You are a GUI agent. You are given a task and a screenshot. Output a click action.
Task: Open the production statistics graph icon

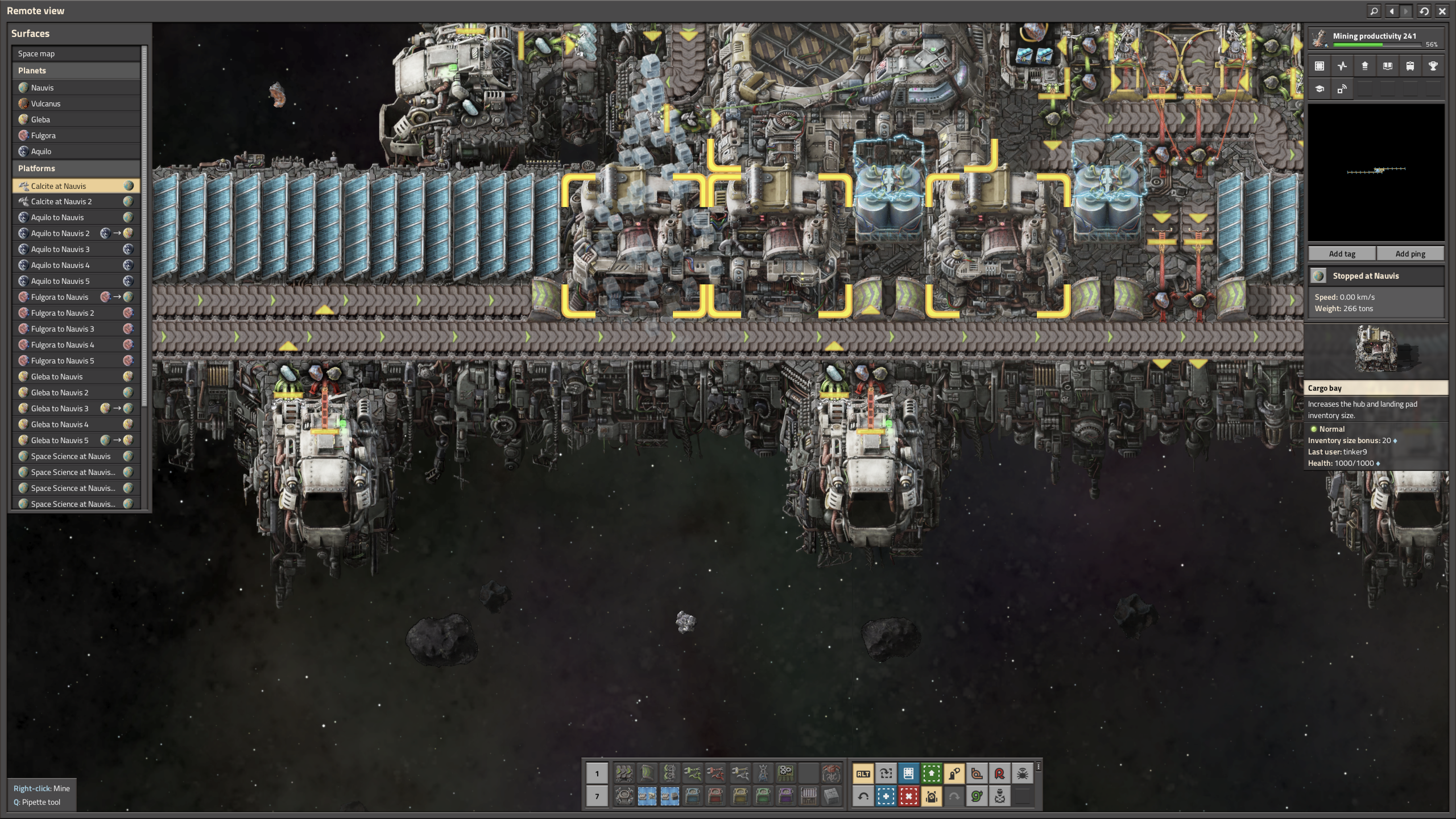[x=1342, y=66]
